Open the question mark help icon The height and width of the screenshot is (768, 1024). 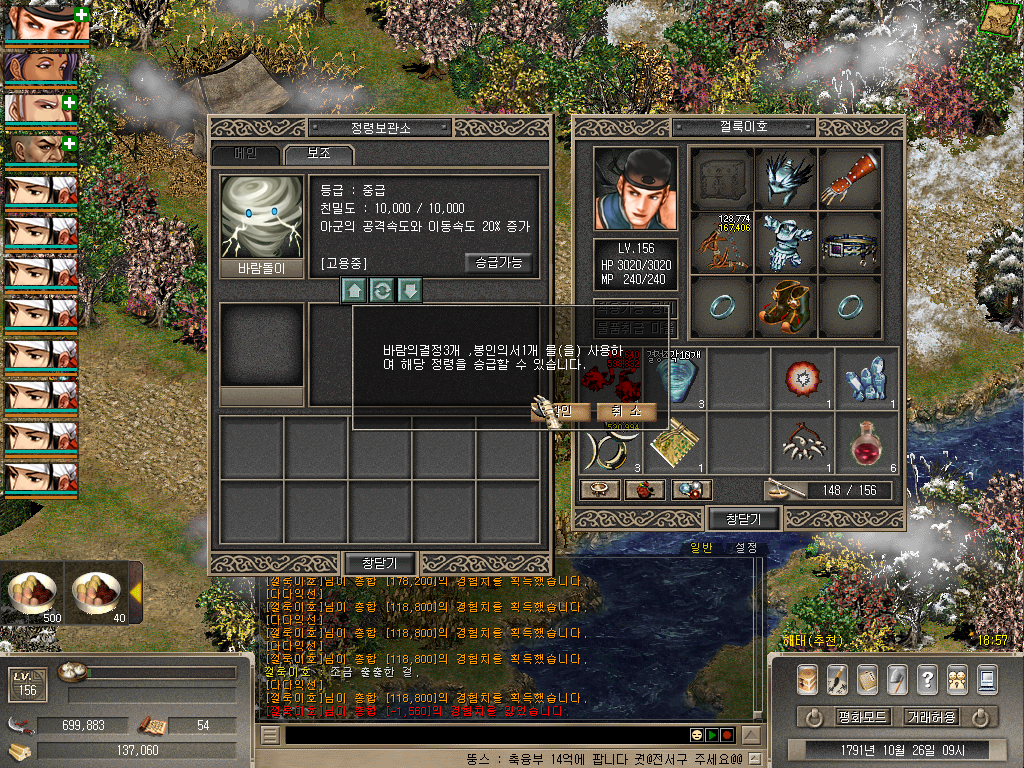[927, 679]
